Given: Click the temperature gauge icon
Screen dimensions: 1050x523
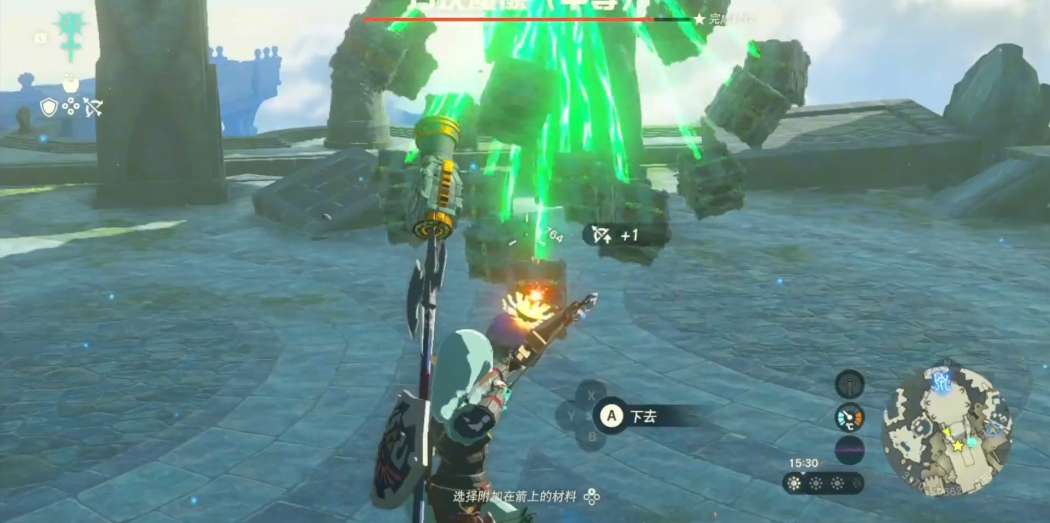Looking at the screenshot, I should pos(849,417).
